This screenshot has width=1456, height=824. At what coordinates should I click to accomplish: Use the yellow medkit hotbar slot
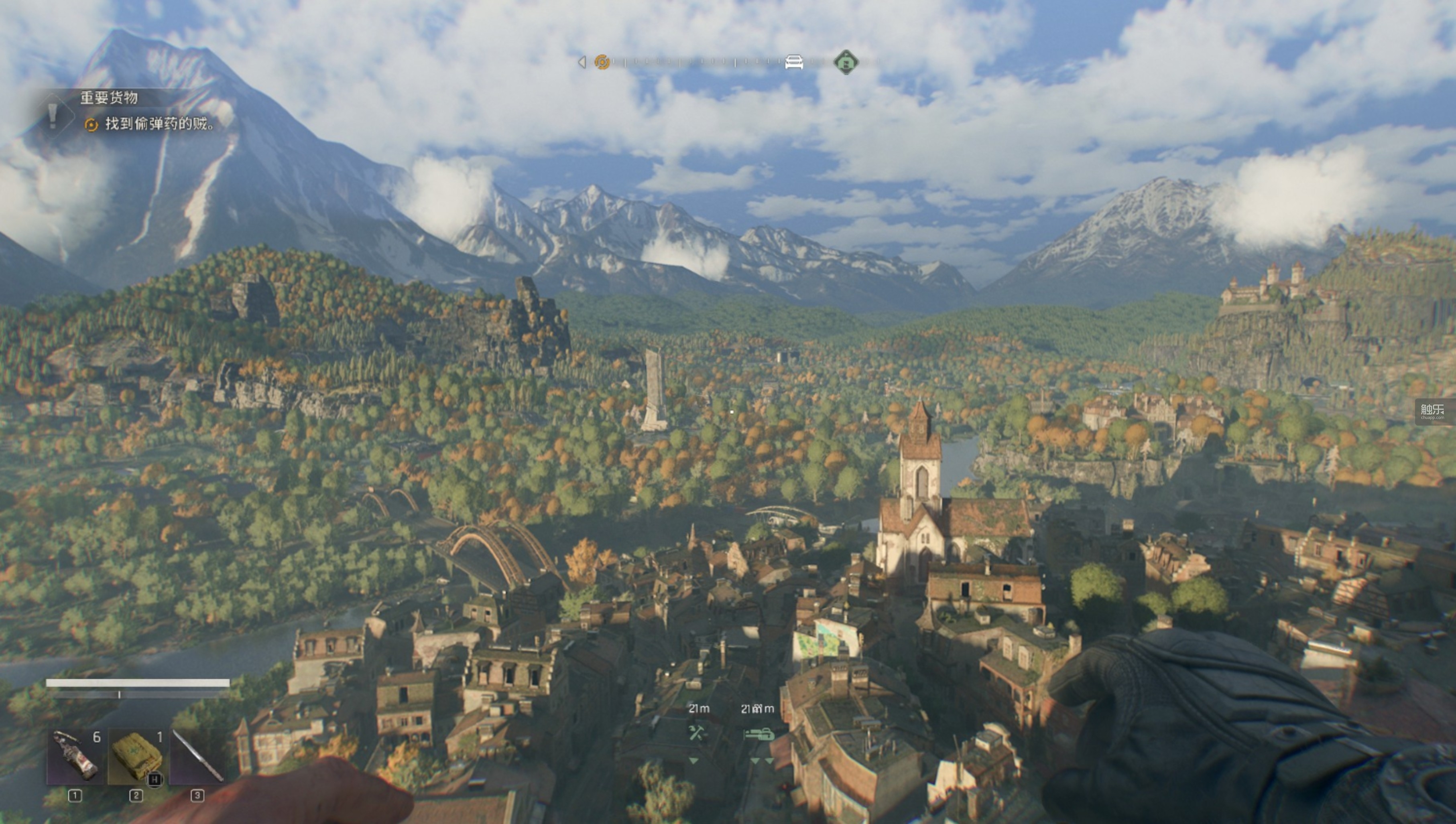point(136,757)
